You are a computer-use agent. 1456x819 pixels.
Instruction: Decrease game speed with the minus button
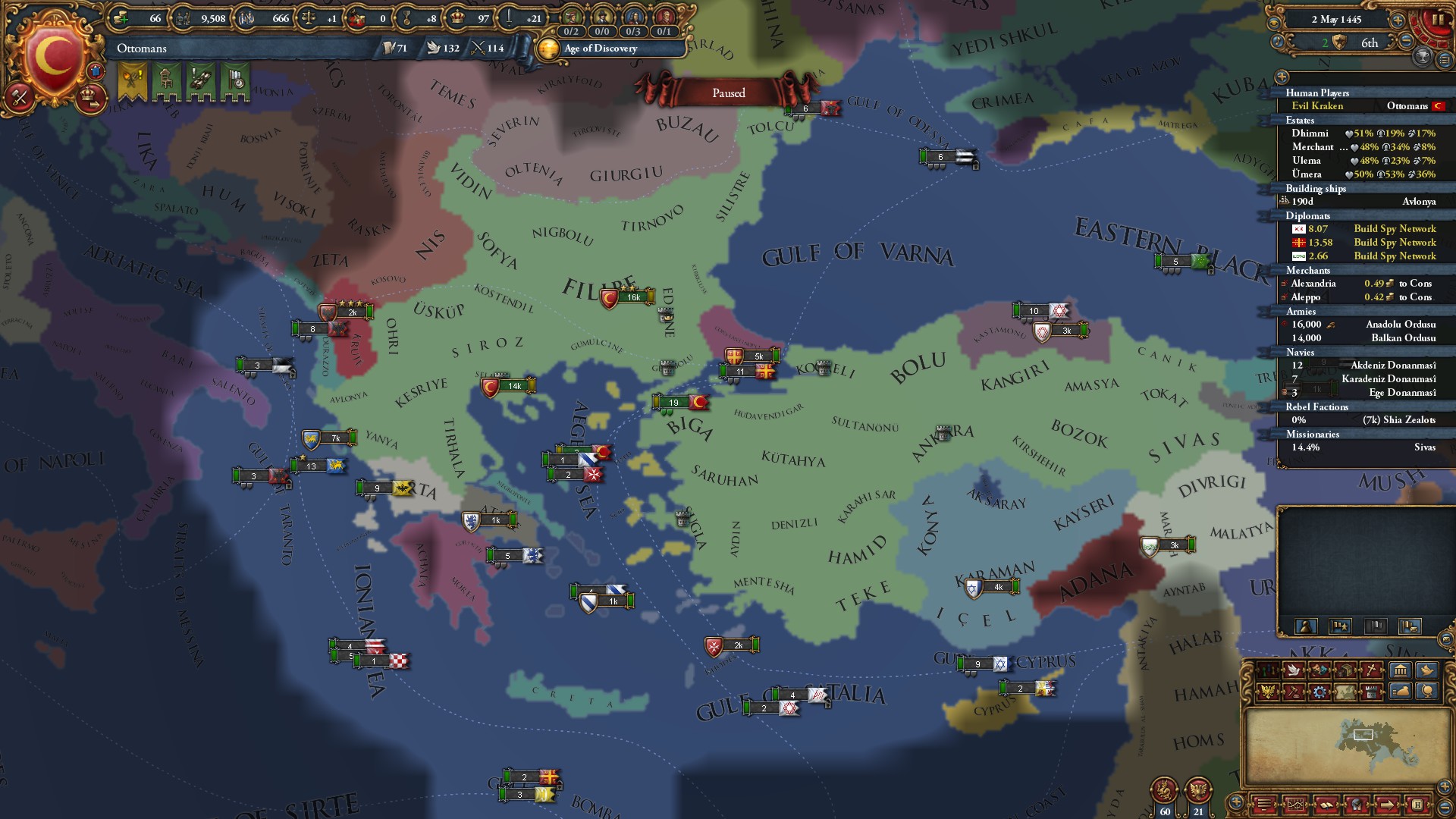1405,42
